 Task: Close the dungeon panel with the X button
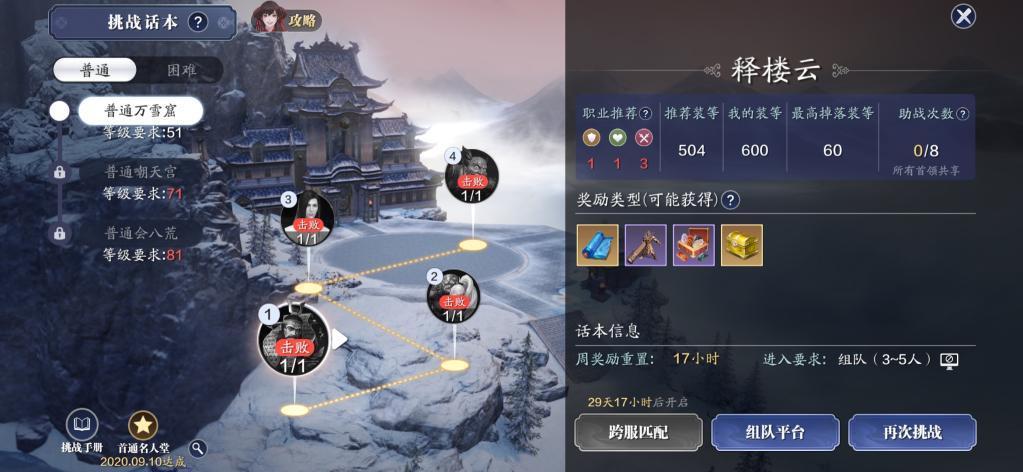click(963, 16)
